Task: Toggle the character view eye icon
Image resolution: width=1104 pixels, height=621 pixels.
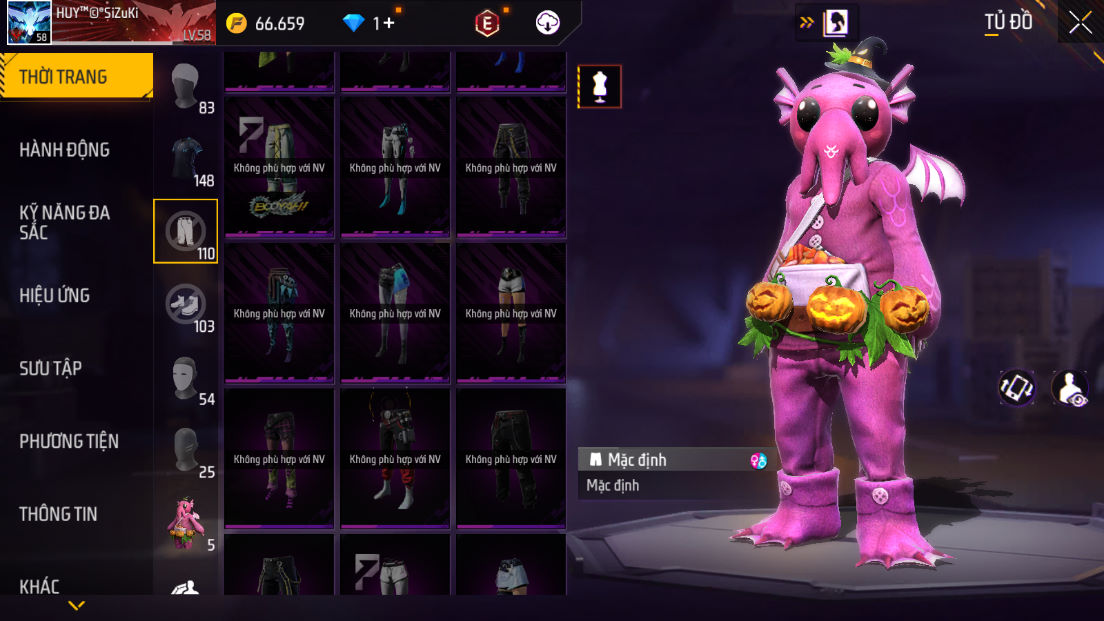Action: click(x=1070, y=388)
